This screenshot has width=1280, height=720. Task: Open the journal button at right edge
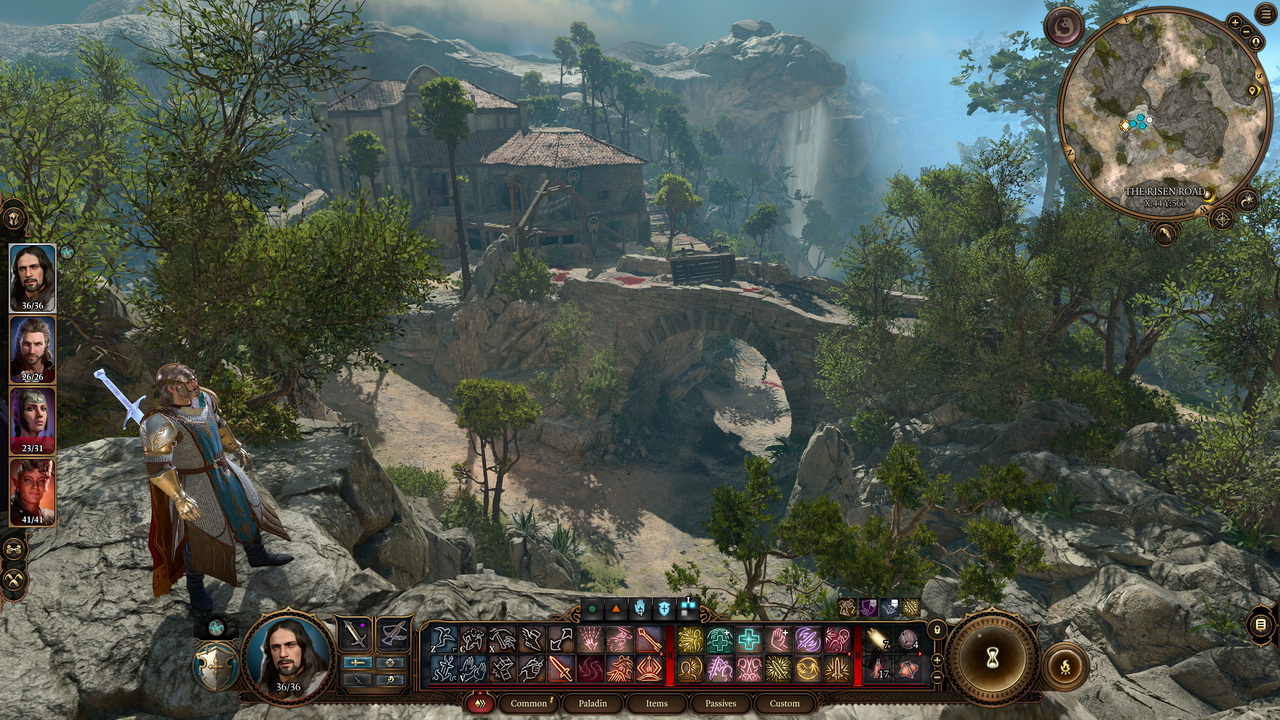tap(1261, 626)
